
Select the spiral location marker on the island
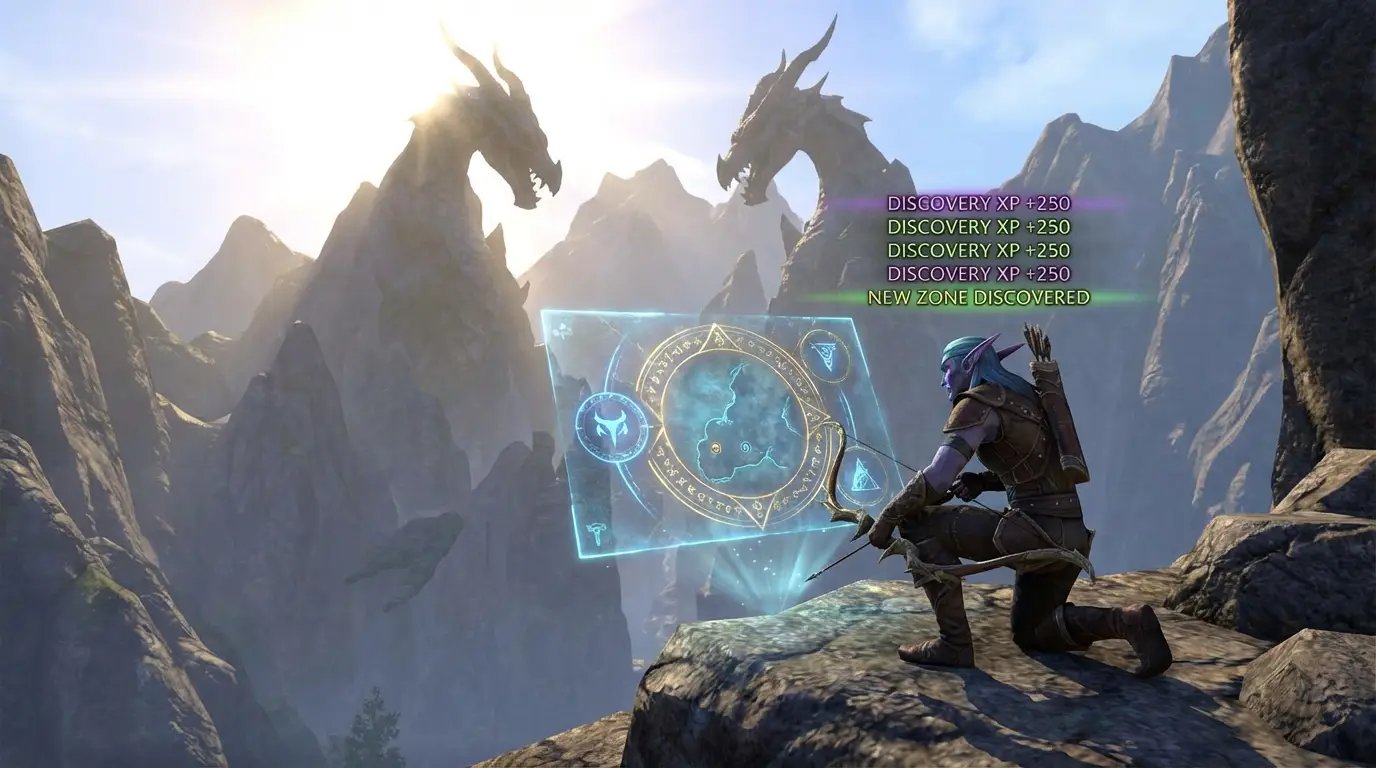click(x=746, y=449)
